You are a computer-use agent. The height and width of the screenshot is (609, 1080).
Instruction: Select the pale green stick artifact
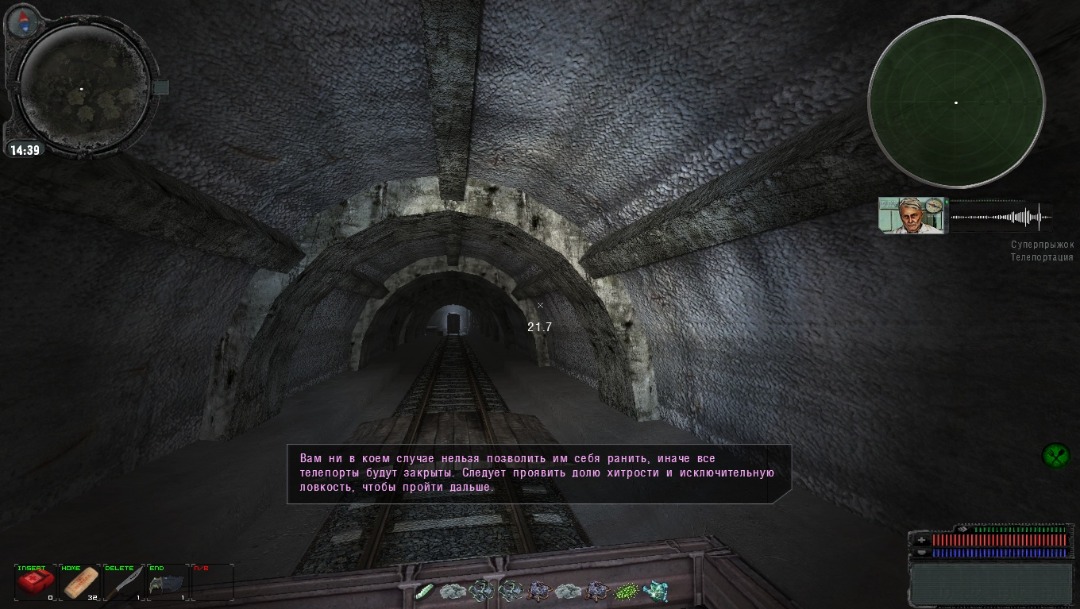[424, 591]
